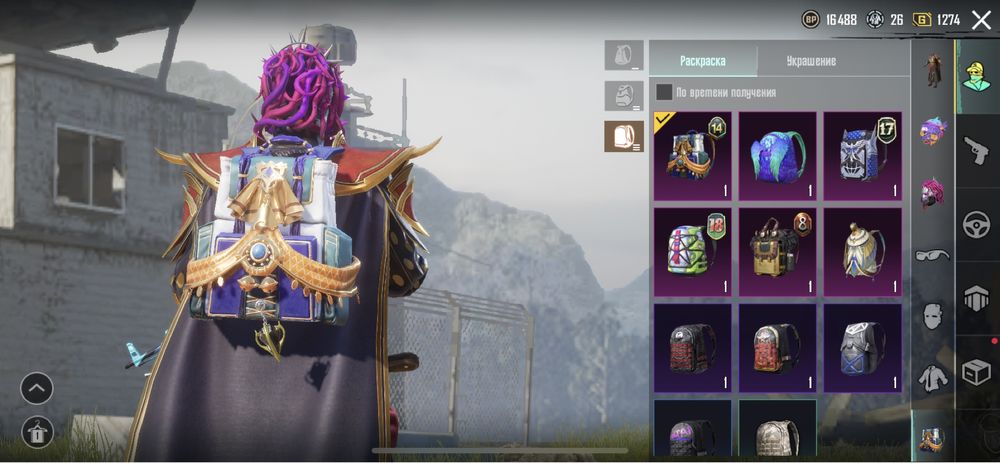Viewport: 1000px width, 463px height.
Task: Close the inventory with the X button
Action: click(x=981, y=20)
